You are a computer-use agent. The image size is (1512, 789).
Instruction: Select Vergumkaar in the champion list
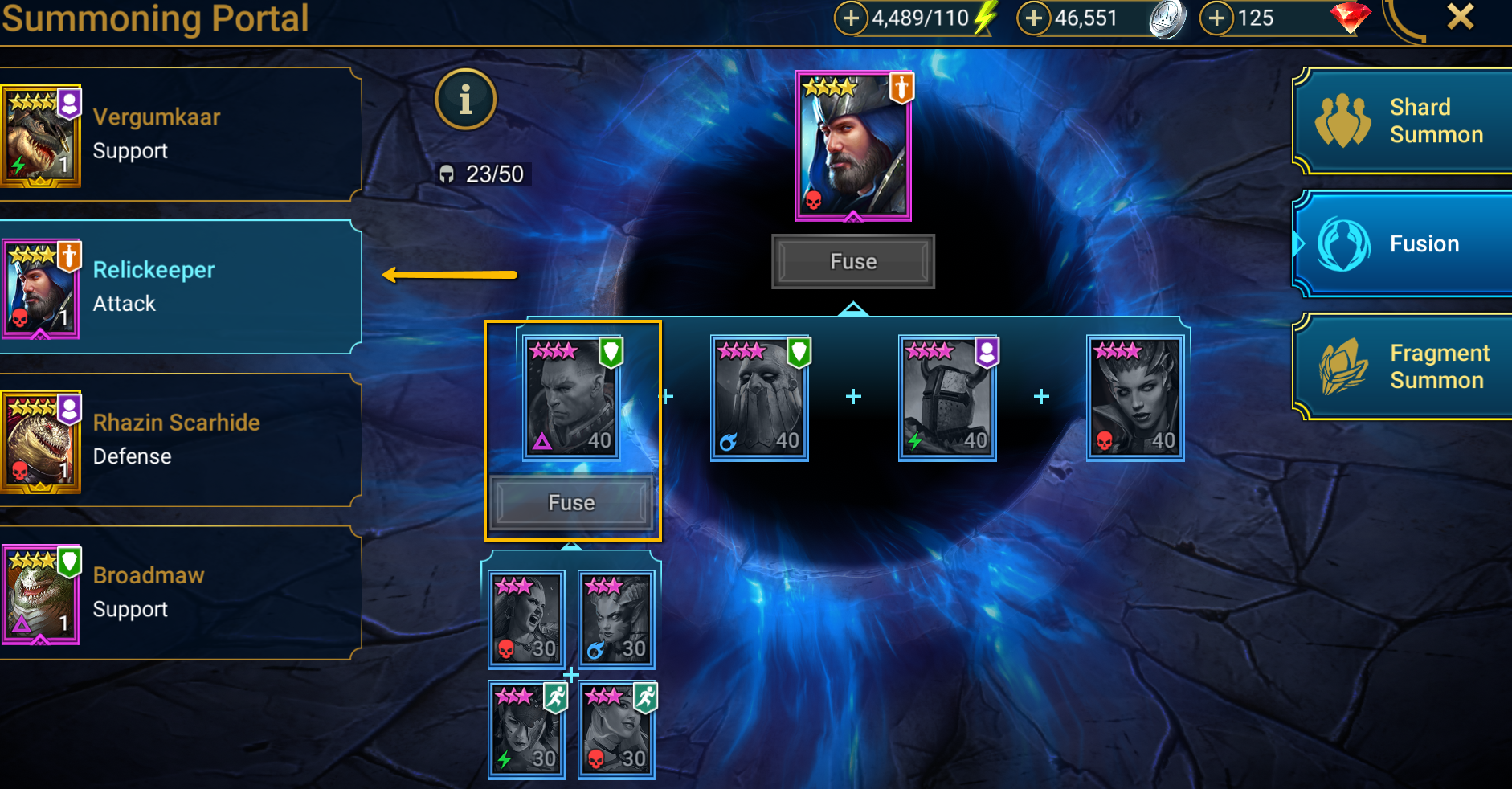point(178,133)
